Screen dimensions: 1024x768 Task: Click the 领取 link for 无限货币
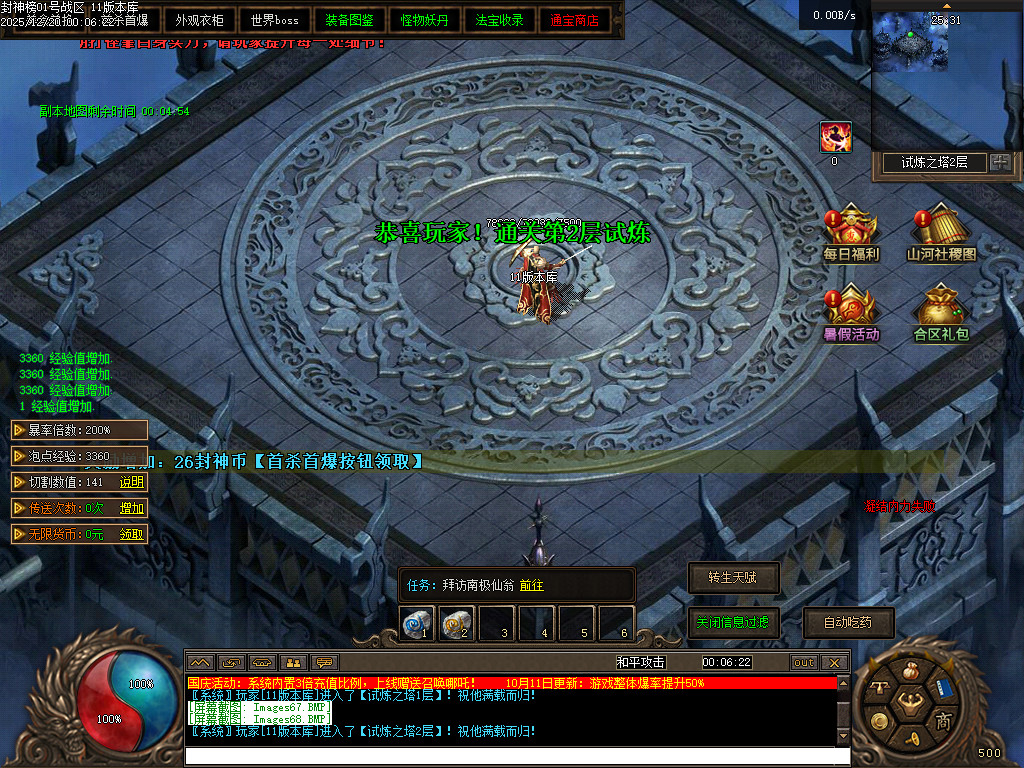(x=132, y=534)
